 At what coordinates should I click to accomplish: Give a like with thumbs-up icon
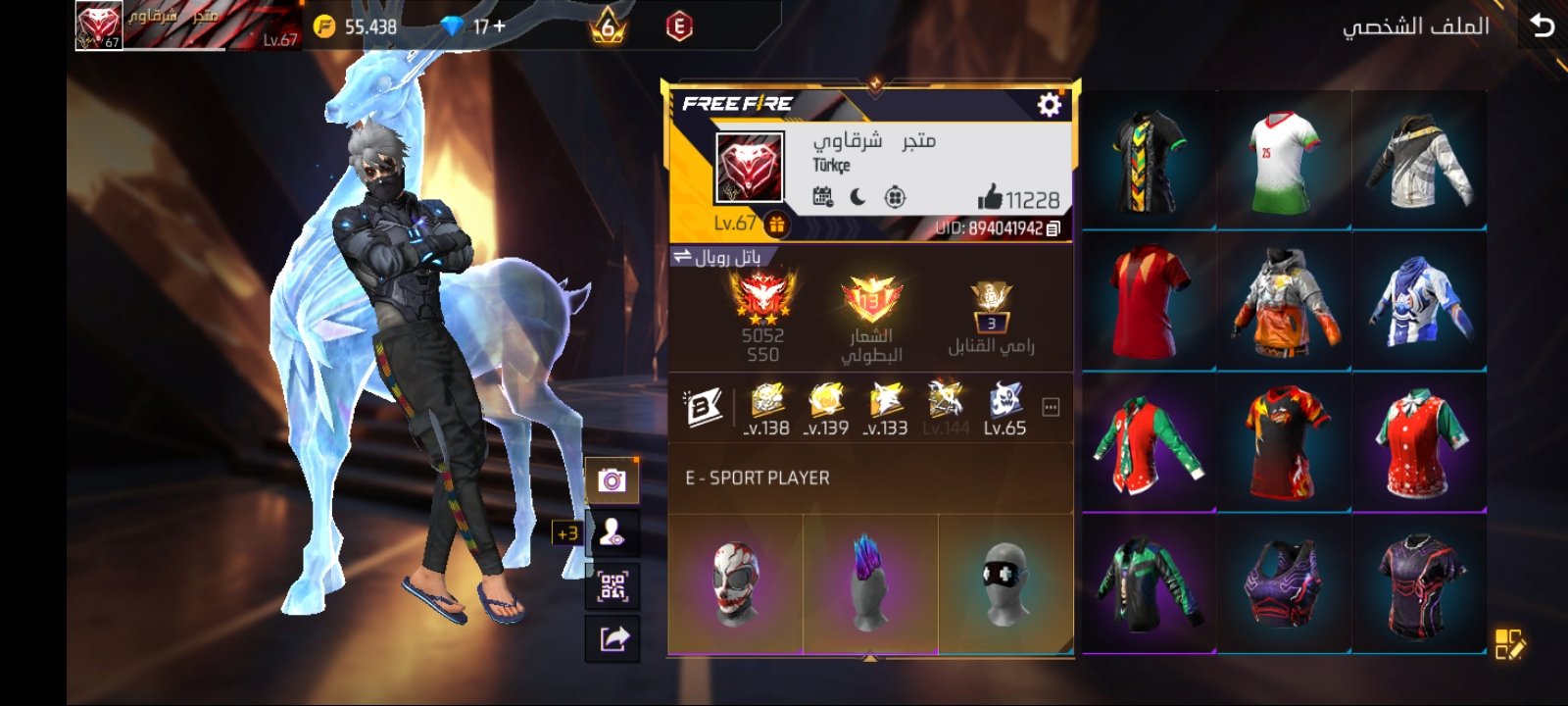click(x=990, y=198)
